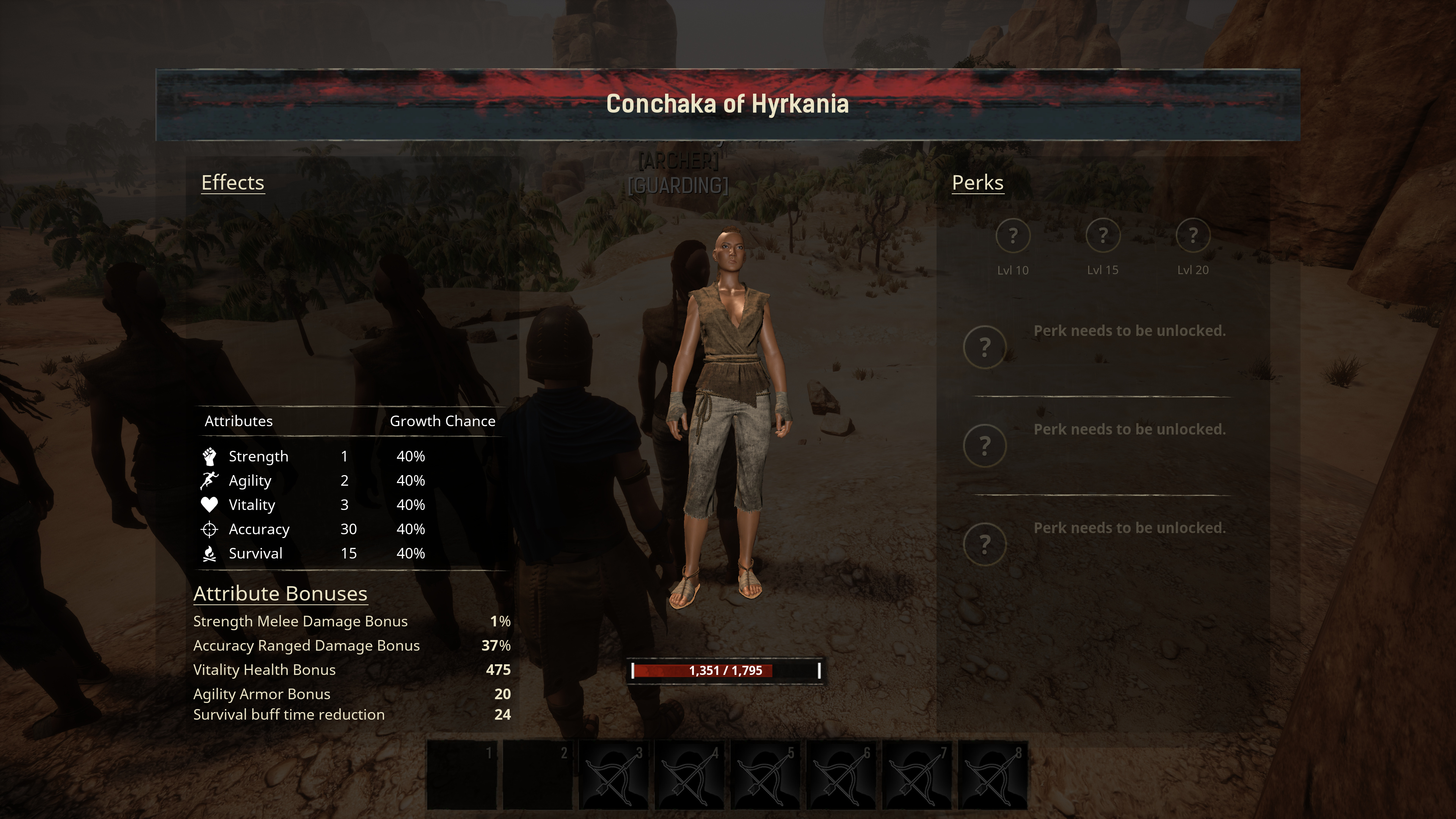Select the Lvl 10 perk icon

1012,235
